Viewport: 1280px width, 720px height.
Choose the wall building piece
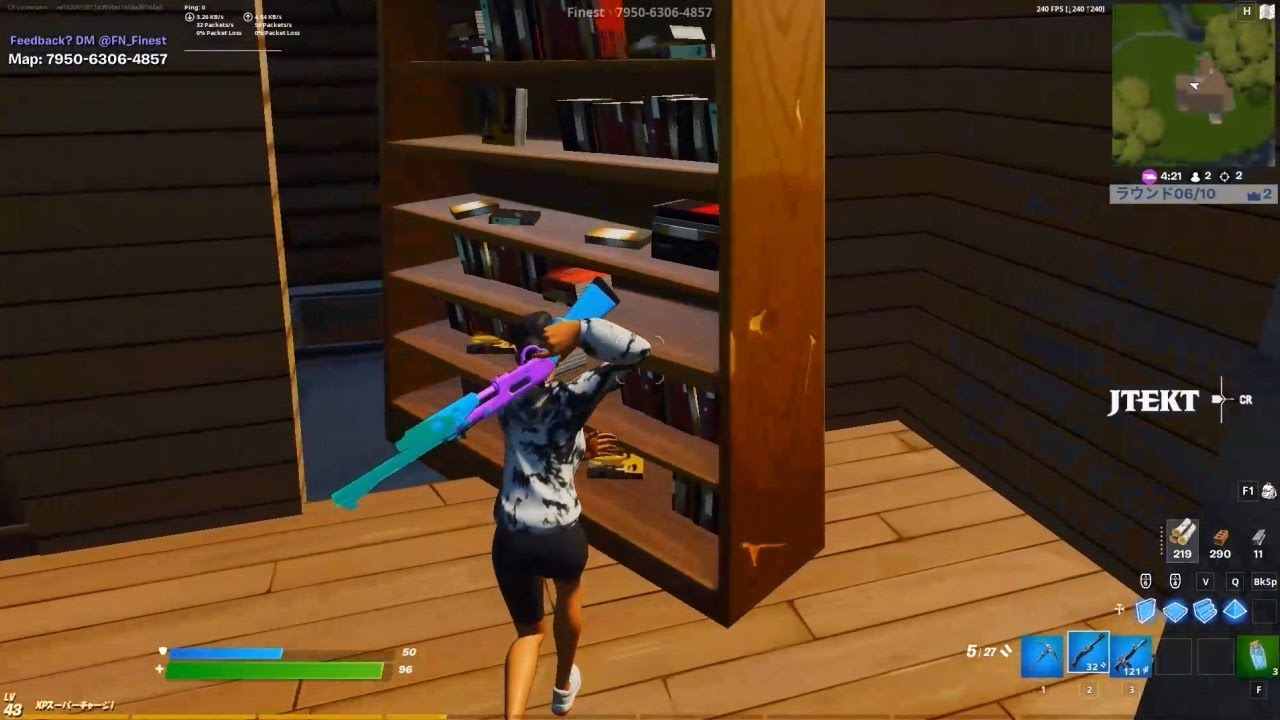(1146, 610)
